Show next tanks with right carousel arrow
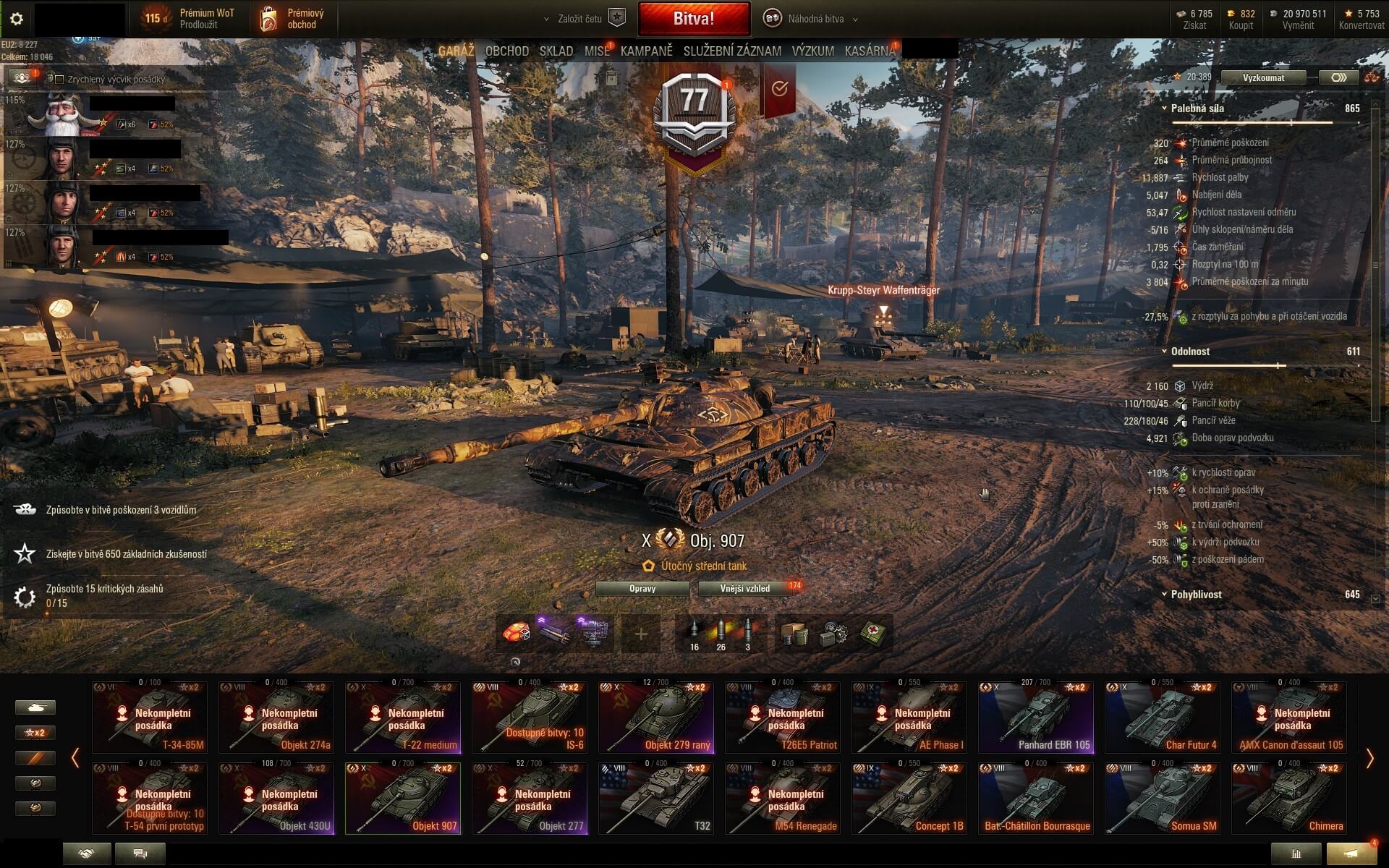 (1369, 758)
